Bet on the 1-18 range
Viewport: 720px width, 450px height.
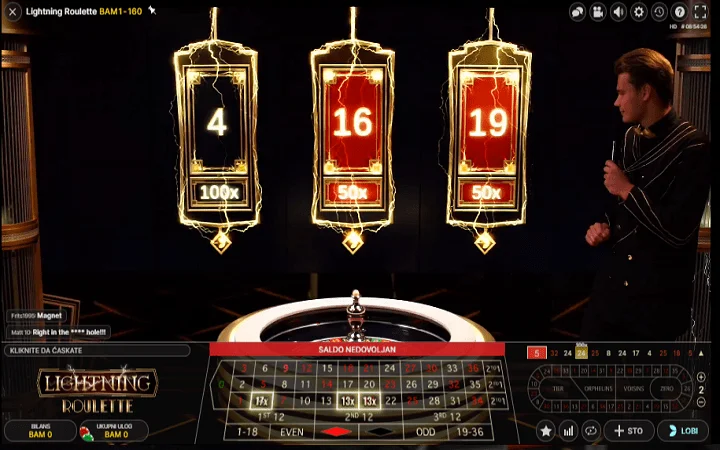pyautogui.click(x=247, y=431)
